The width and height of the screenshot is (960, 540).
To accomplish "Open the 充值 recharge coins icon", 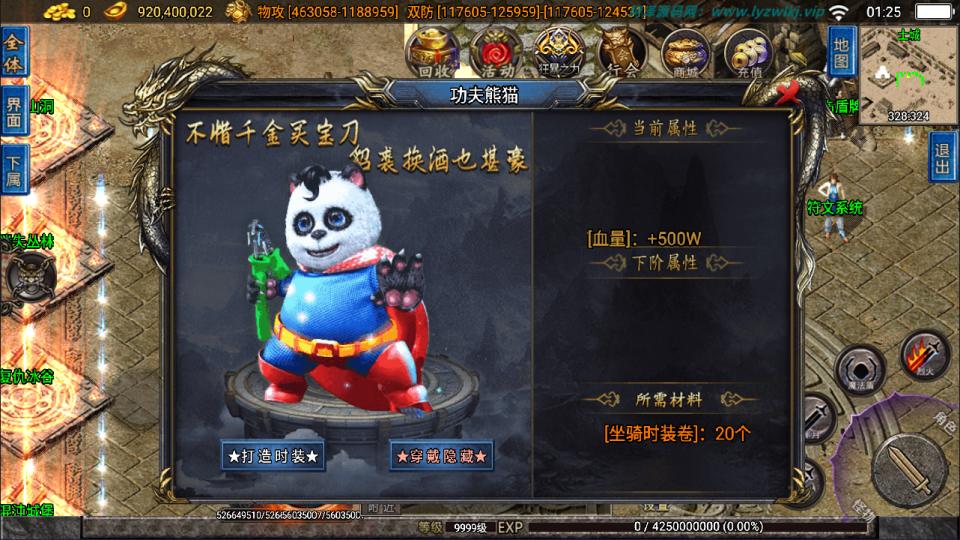I will (750, 52).
